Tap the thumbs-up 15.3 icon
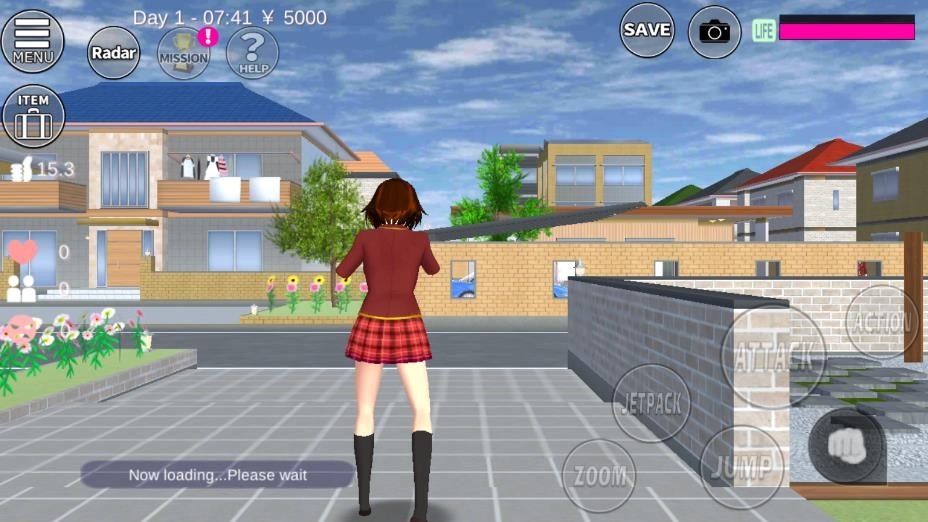Screen dimensions: 928x522 point(20,170)
